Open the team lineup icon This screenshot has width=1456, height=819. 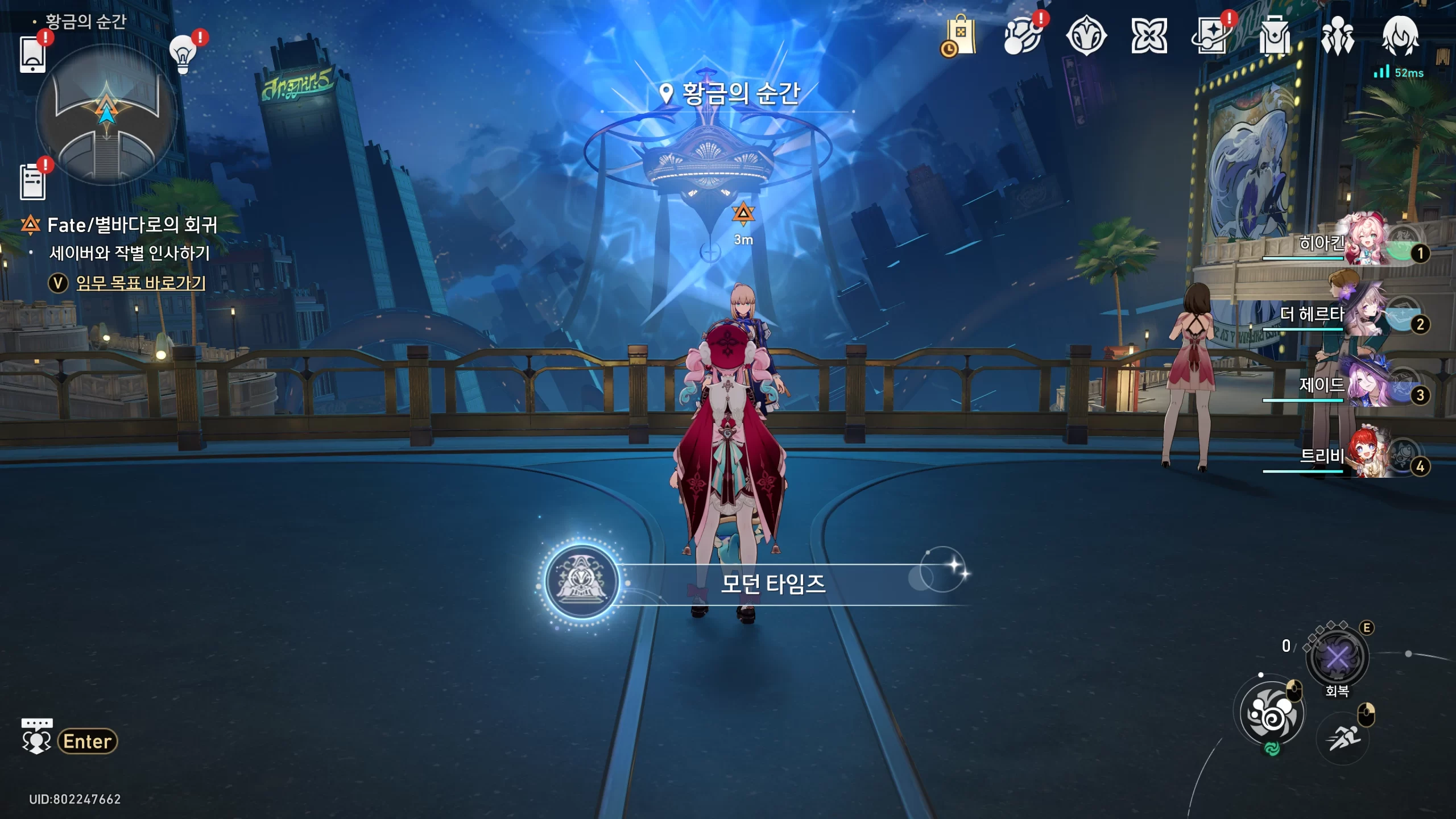pyautogui.click(x=1337, y=36)
